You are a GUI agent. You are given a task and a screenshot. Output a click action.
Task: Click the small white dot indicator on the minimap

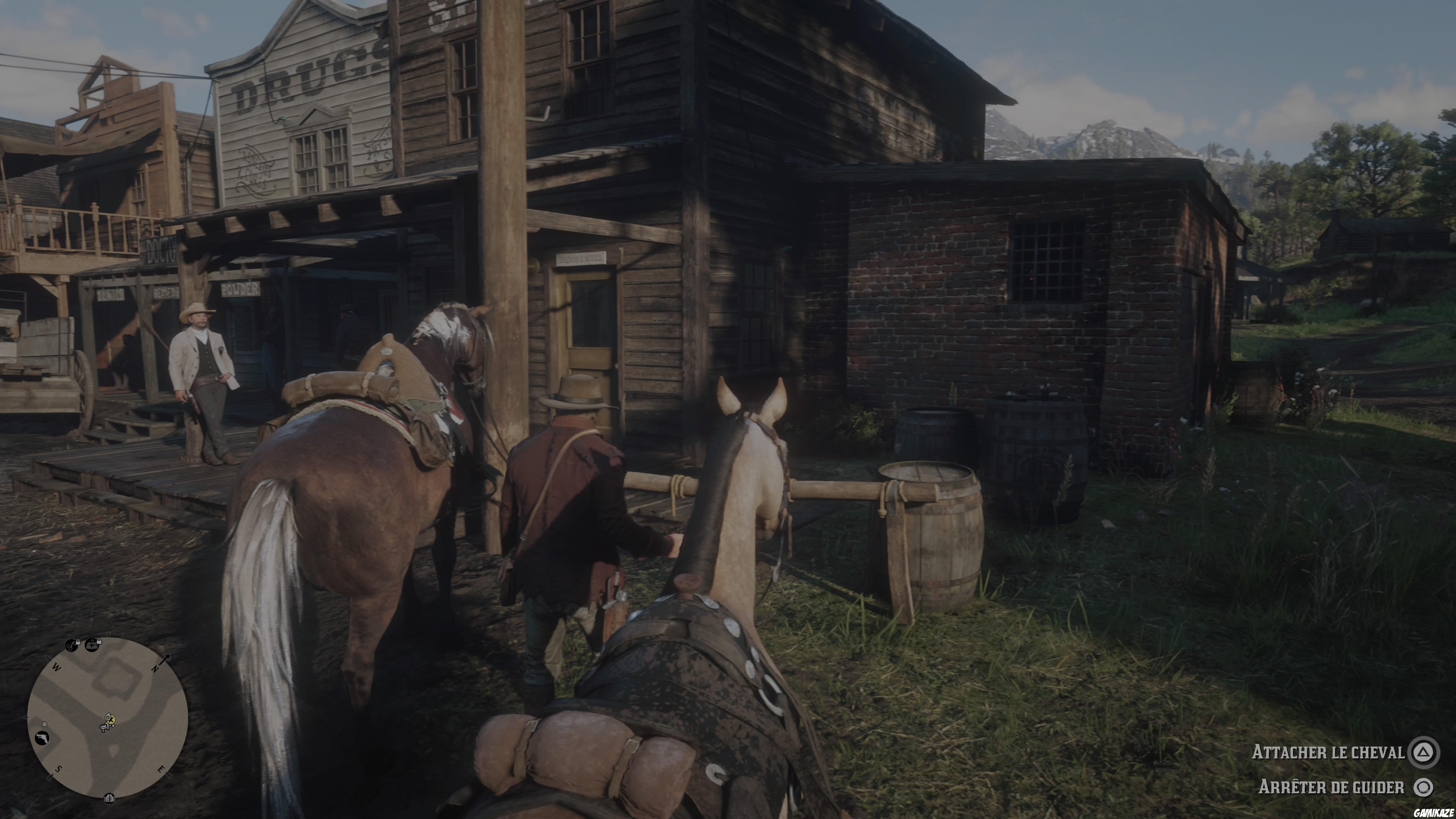tap(44, 725)
